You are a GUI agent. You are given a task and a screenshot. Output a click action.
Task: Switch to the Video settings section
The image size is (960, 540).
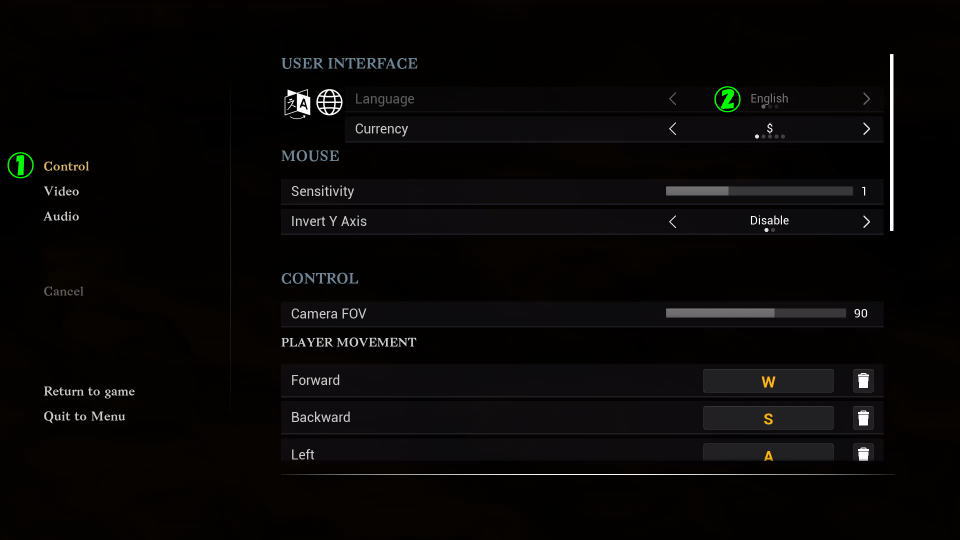click(x=61, y=191)
